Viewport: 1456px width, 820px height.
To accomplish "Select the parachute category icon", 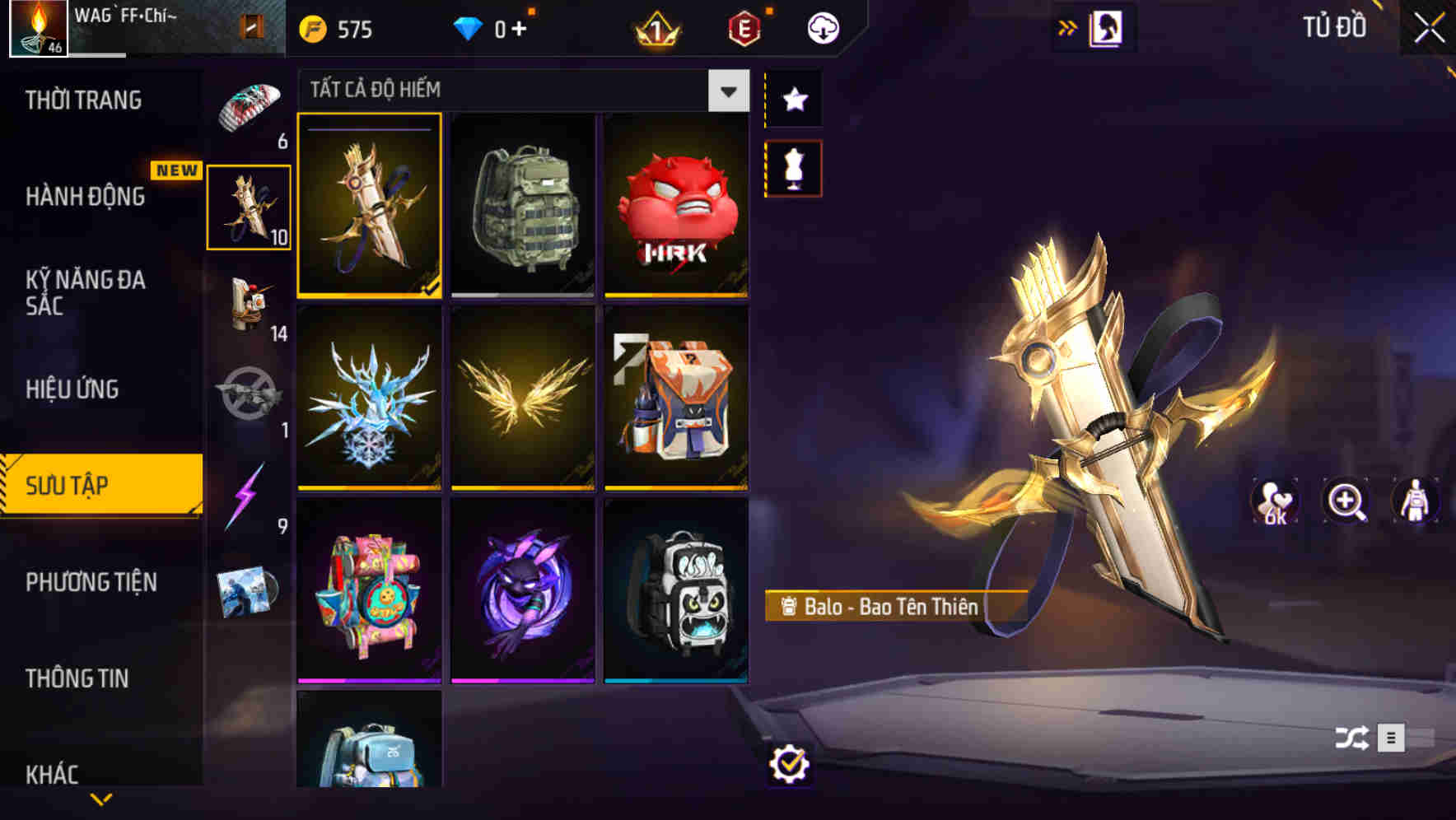I will tap(250, 102).
